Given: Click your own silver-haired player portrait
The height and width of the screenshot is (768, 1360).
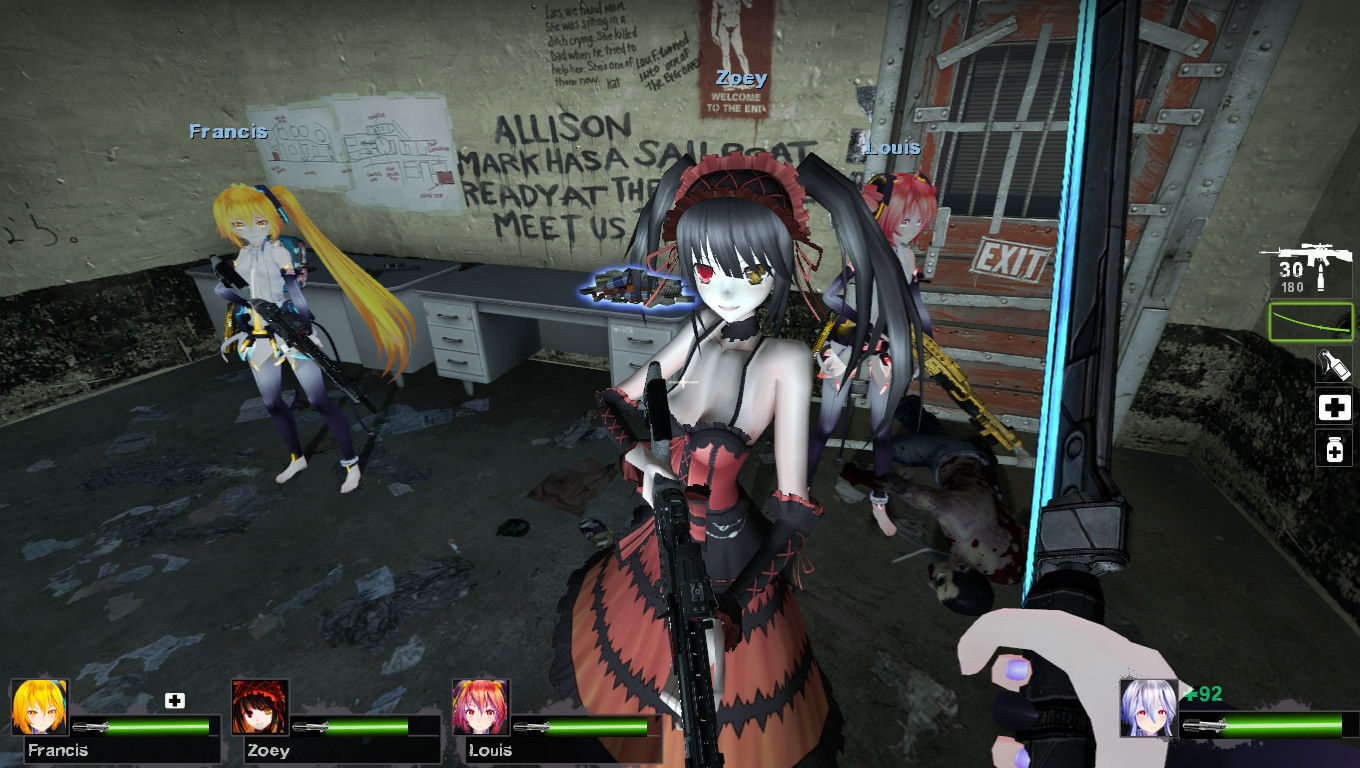Looking at the screenshot, I should click(x=1149, y=708).
